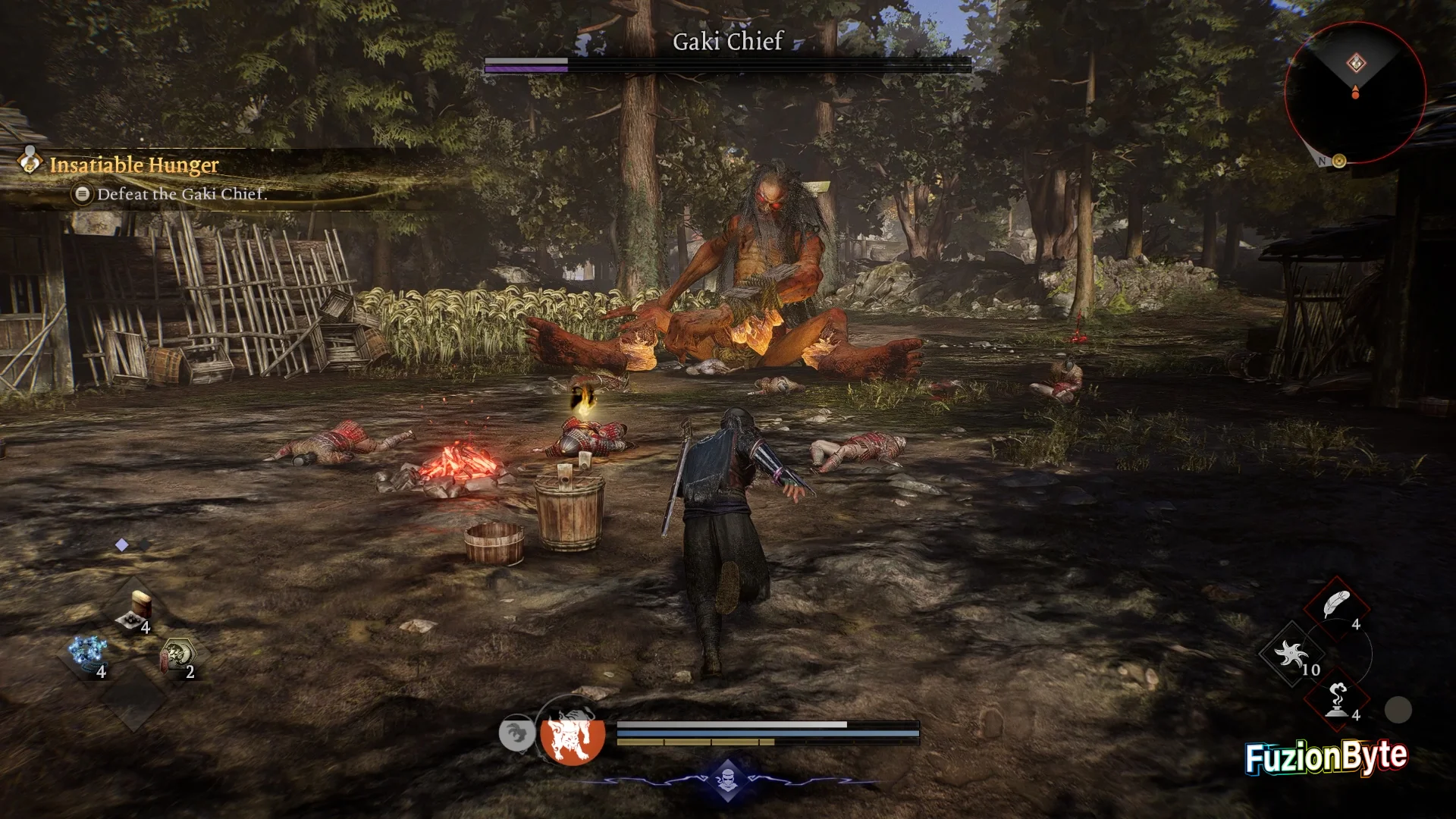Activate the smoke bomb ninja tool
Image resolution: width=1456 pixels, height=819 pixels.
(x=1337, y=699)
